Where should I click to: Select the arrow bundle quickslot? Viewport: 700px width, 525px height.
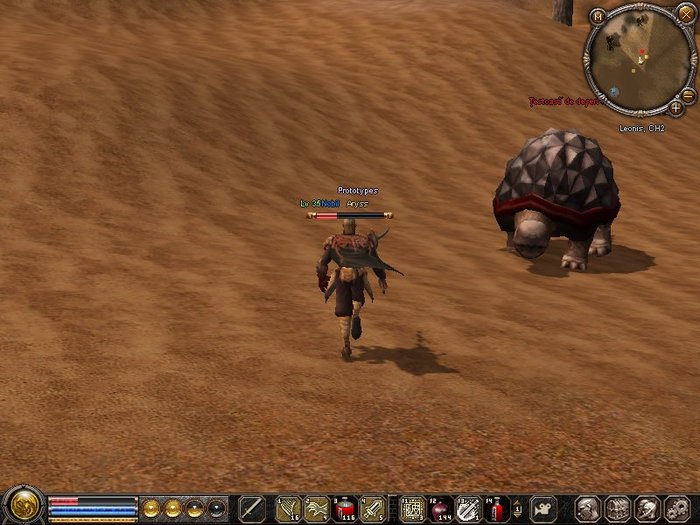[x=288, y=508]
